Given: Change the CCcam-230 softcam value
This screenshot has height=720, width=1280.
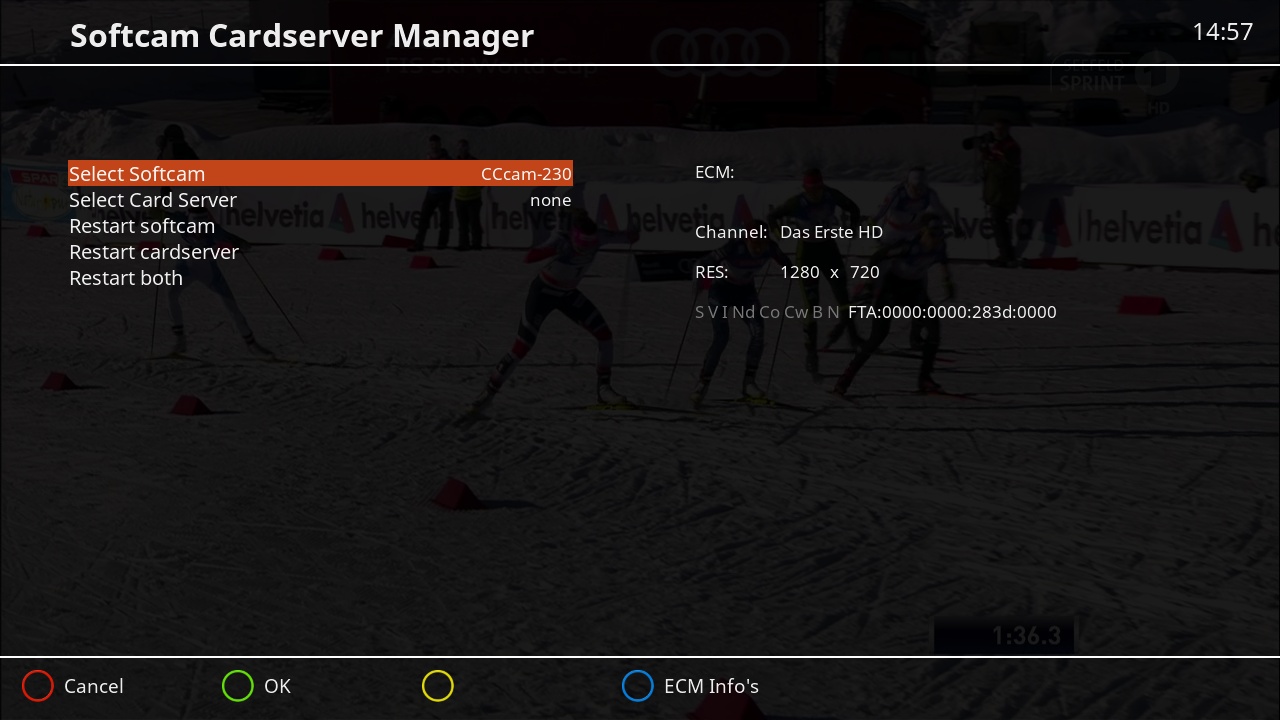Looking at the screenshot, I should point(525,173).
